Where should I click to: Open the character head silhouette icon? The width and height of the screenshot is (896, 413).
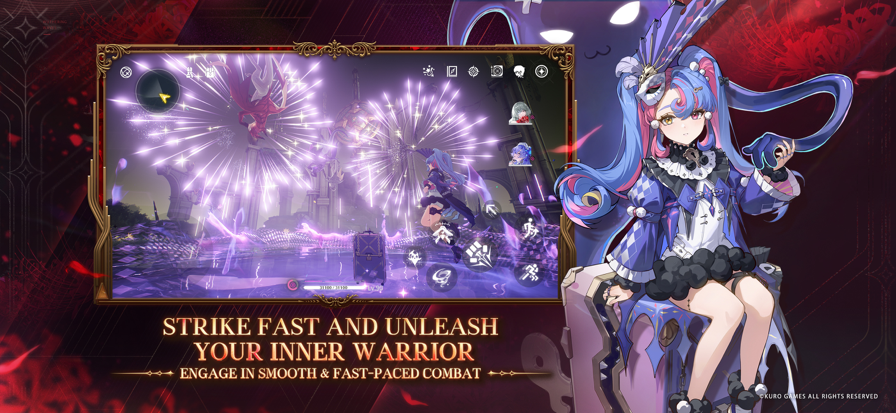point(519,71)
